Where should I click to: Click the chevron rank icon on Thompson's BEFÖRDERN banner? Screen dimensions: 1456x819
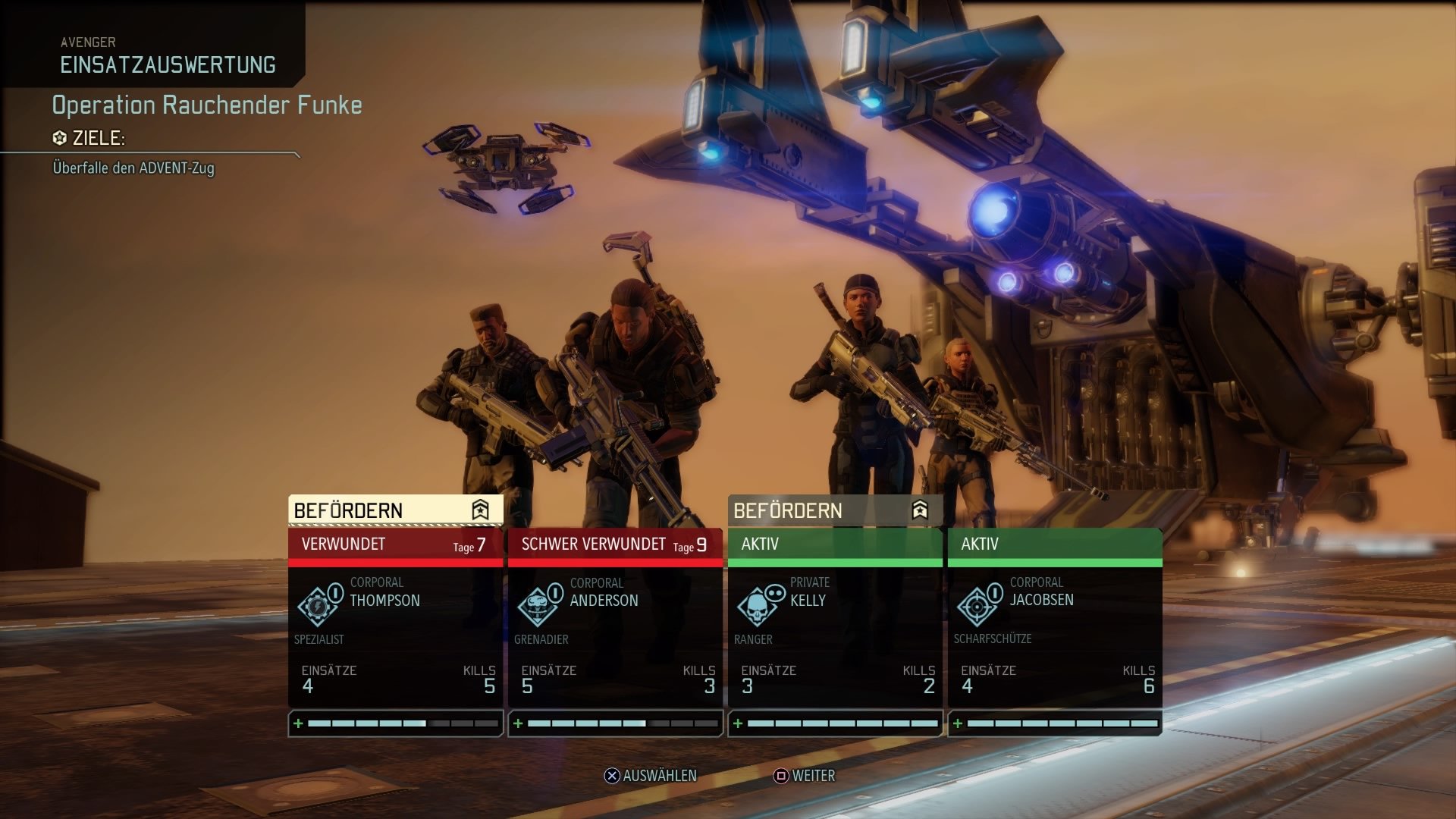(x=482, y=510)
